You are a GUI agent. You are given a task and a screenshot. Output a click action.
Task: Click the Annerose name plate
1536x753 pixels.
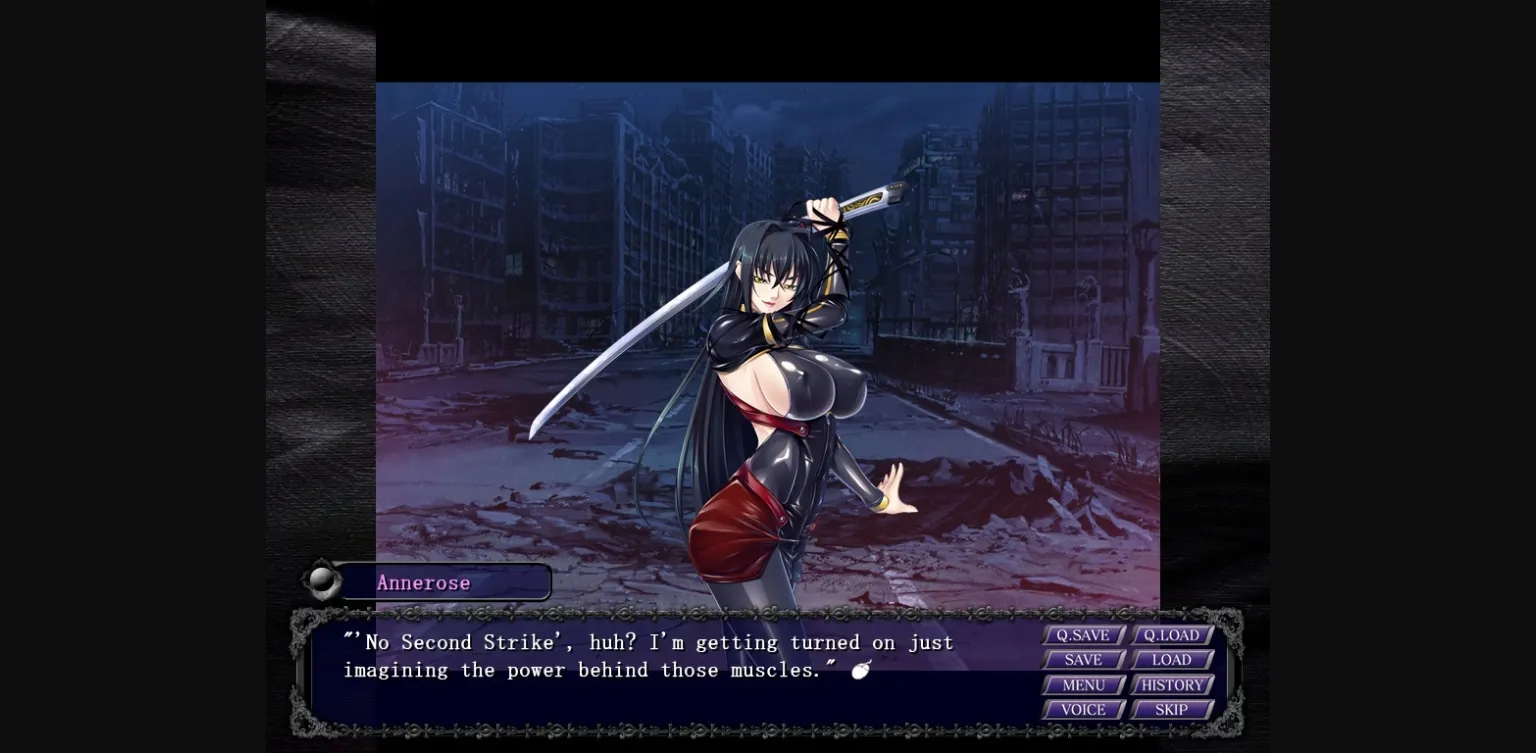tap(445, 582)
